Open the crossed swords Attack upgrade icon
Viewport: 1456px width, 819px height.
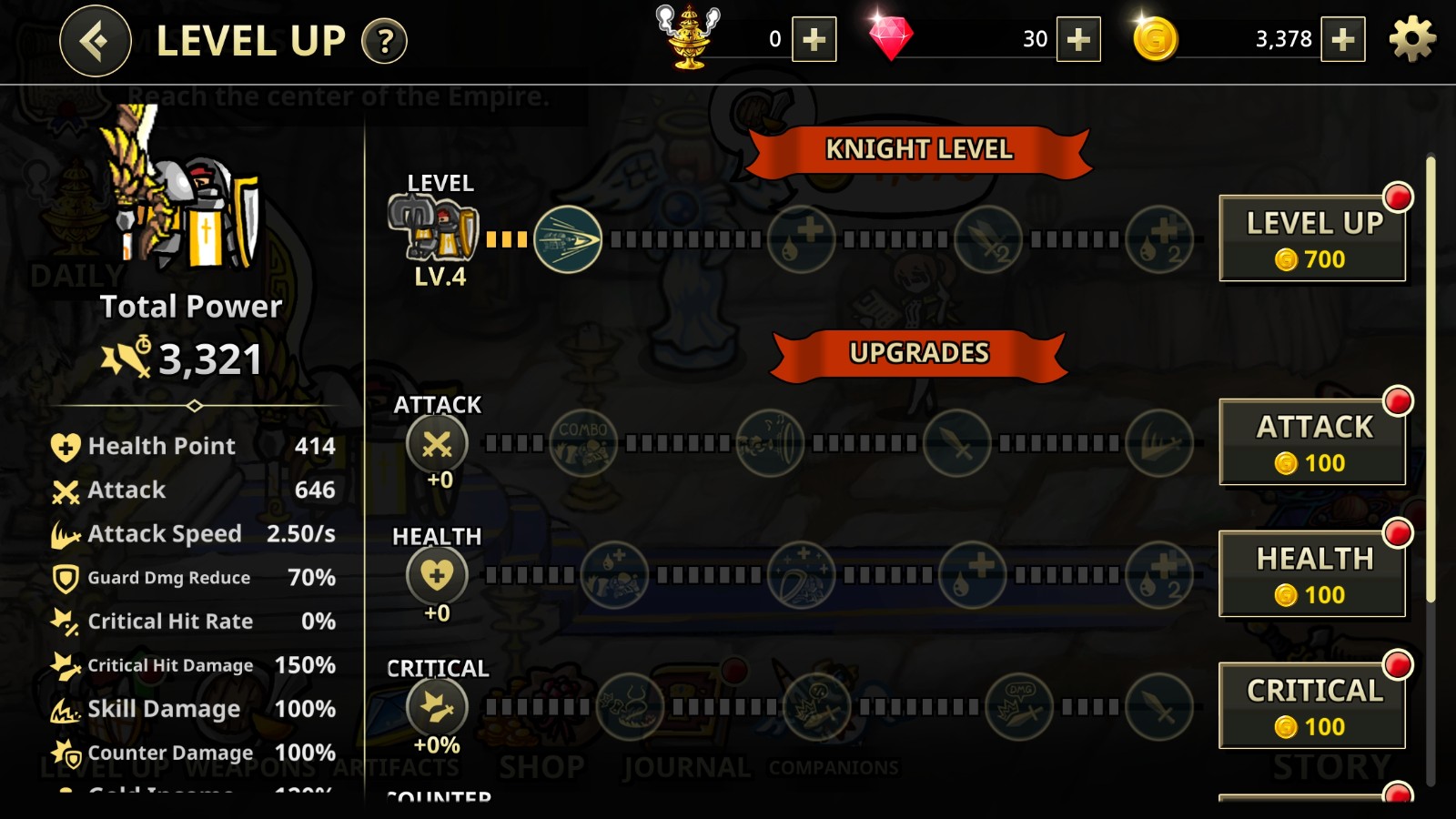437,443
